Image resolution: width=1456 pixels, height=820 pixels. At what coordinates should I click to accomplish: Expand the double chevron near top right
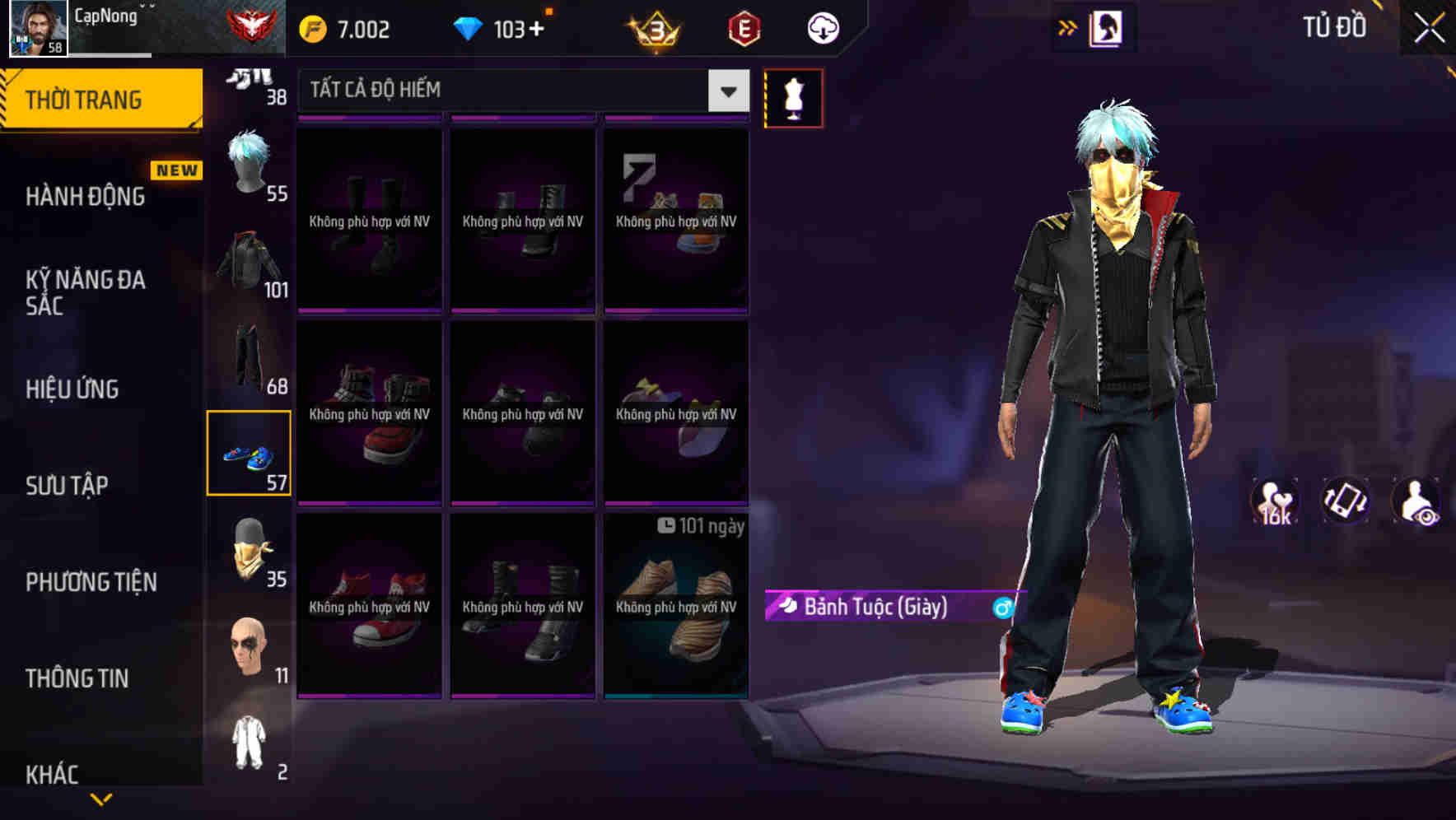(1068, 26)
